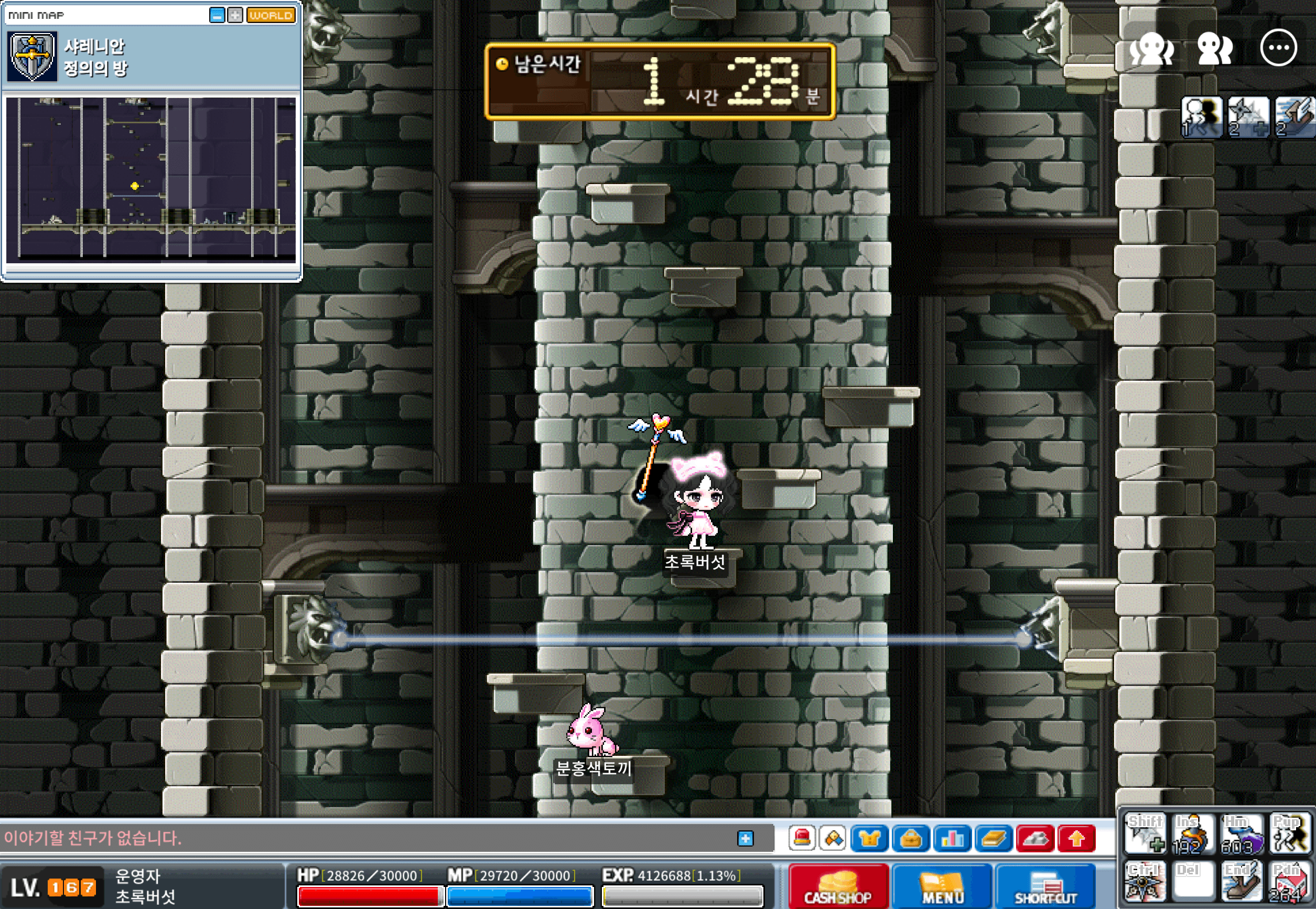Open the Cash Shop
The width and height of the screenshot is (1316, 909).
pos(837,887)
